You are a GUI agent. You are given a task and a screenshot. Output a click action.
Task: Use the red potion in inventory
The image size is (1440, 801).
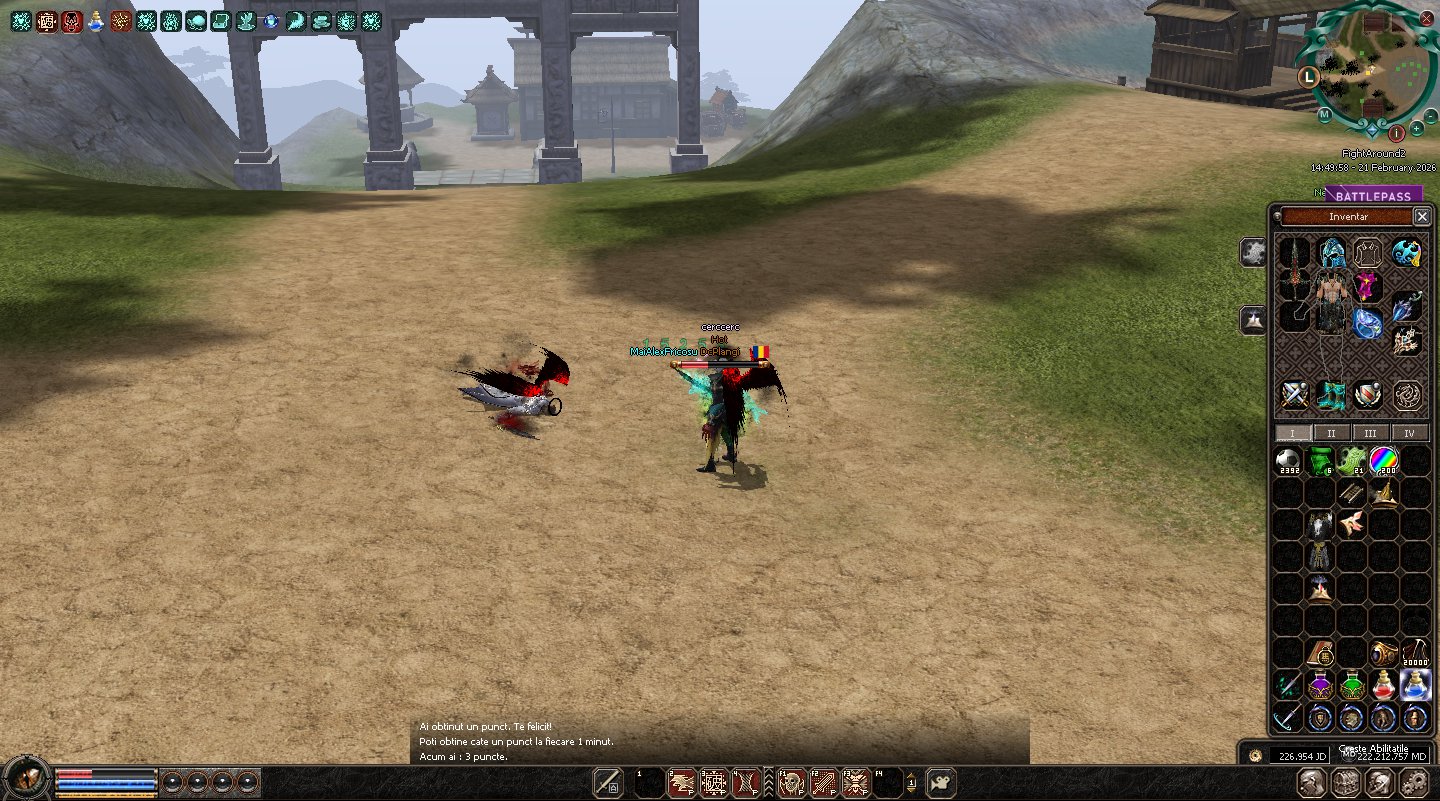pos(1383,686)
